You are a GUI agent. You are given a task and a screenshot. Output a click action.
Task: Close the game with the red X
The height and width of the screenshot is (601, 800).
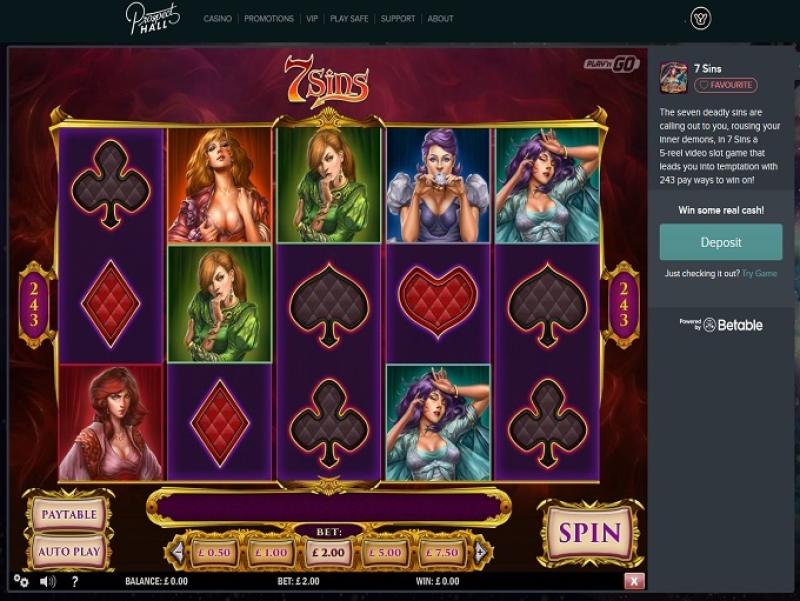[x=633, y=581]
